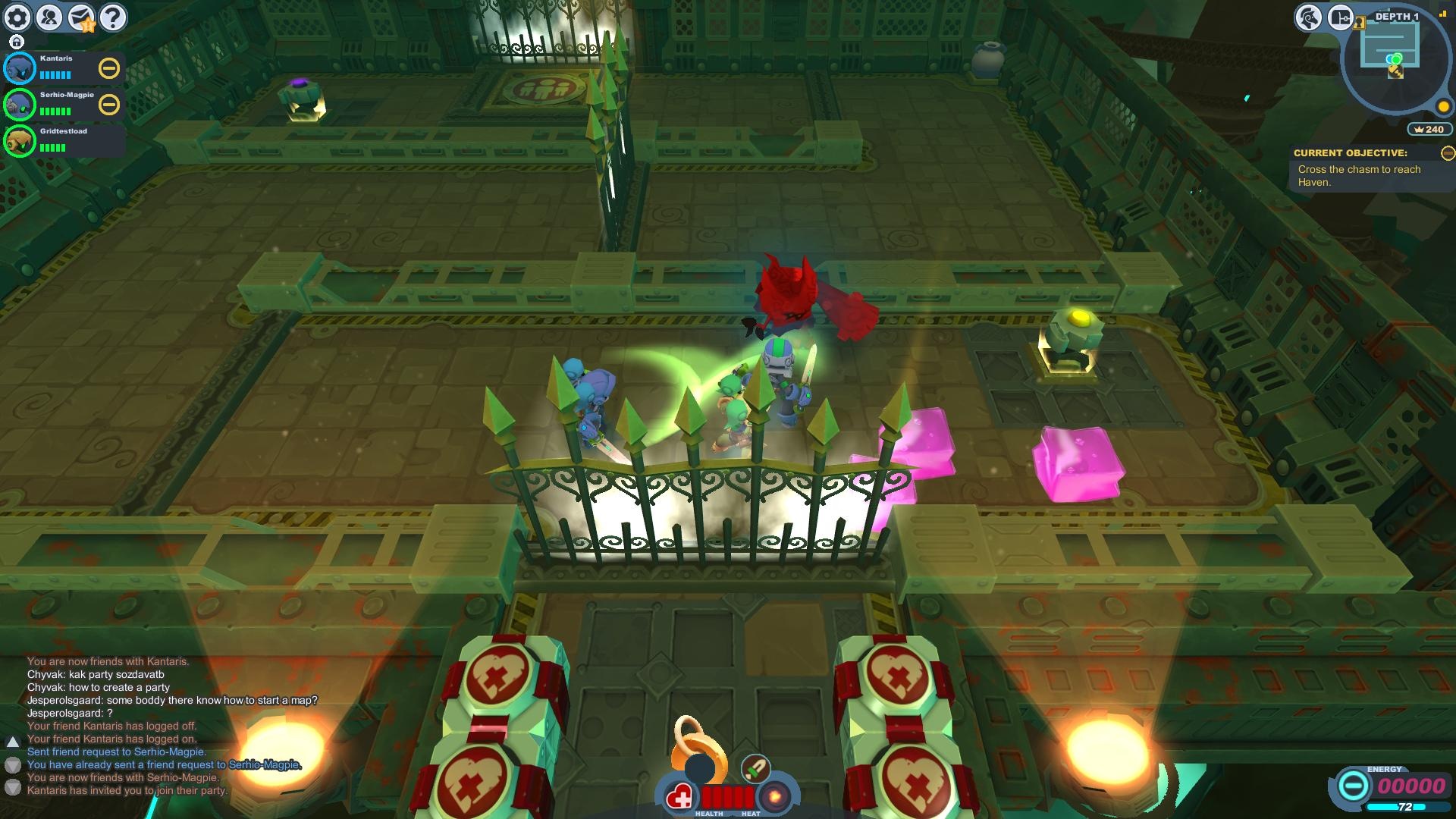Select Serhio-Magpie party member portrait
1456x819 pixels.
(x=20, y=105)
